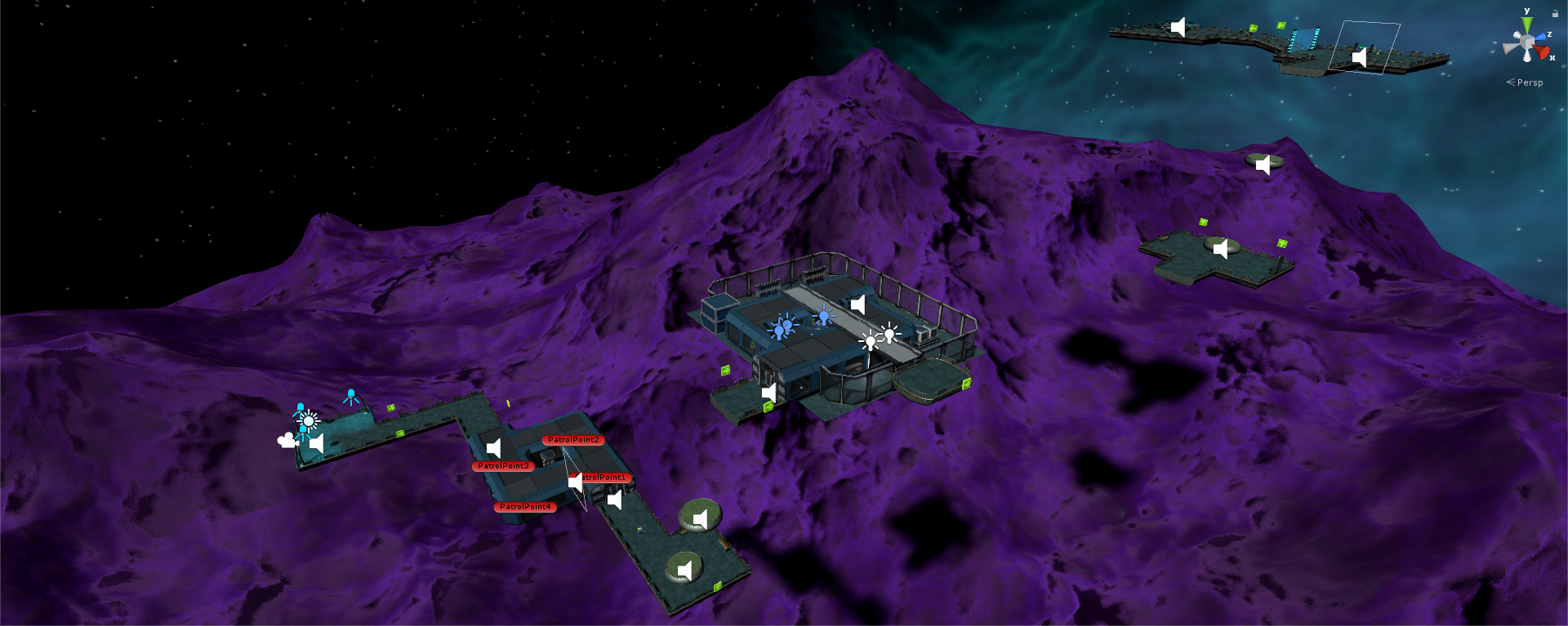1568x626 pixels.
Task: Click the blue Z axis cone
Action: tap(1540, 37)
